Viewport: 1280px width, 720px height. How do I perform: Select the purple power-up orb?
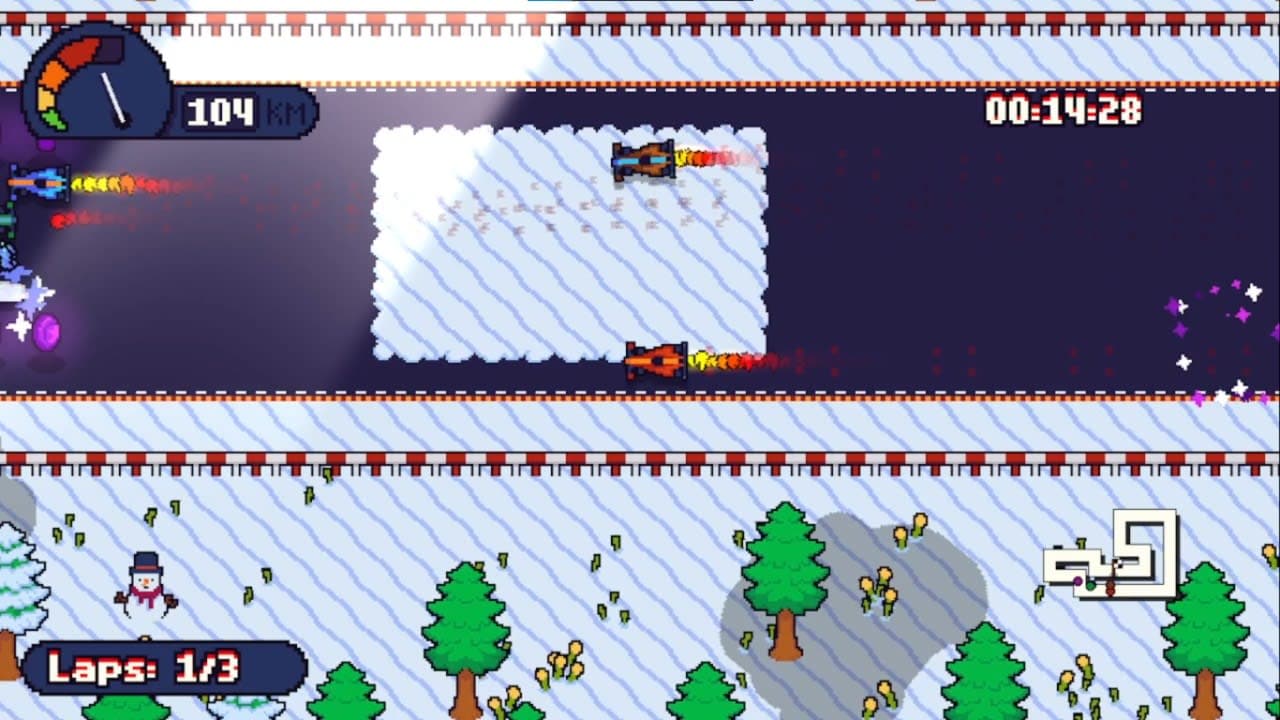(x=45, y=331)
